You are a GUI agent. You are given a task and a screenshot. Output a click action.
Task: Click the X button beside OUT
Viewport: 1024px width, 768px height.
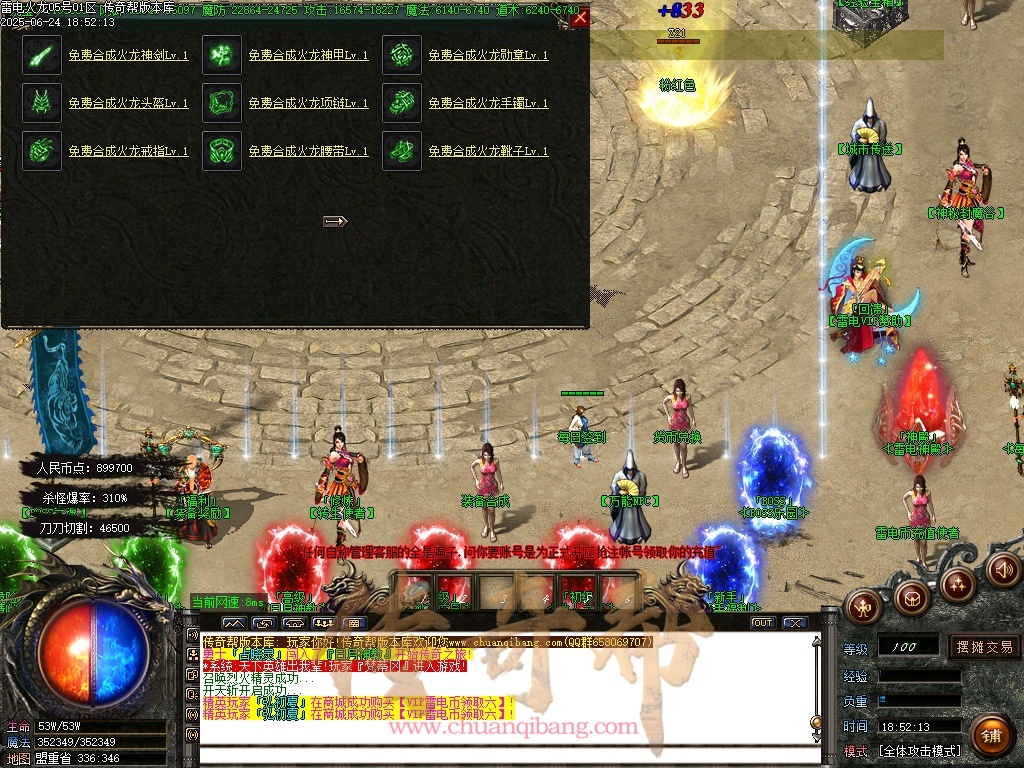(795, 623)
